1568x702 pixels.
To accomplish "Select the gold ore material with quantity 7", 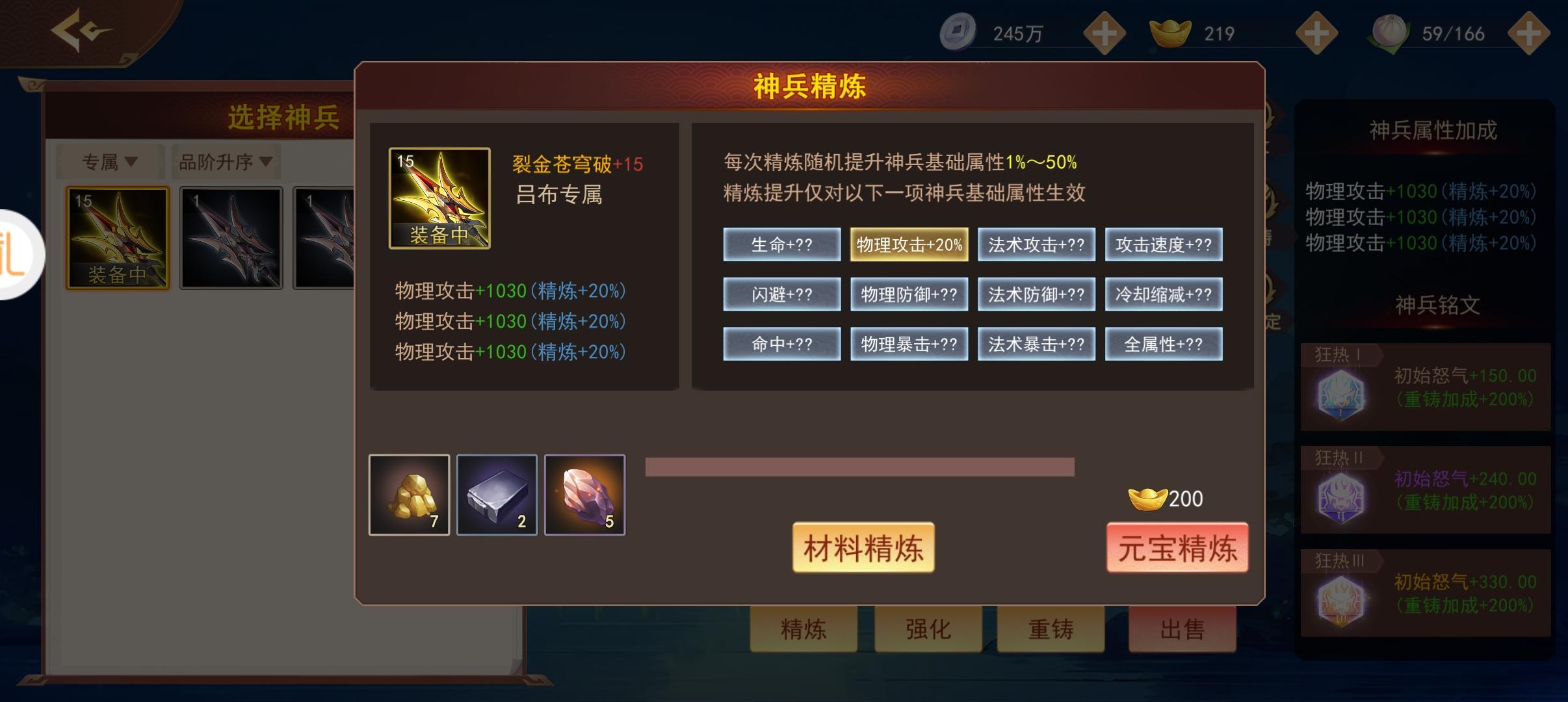I will click(410, 494).
